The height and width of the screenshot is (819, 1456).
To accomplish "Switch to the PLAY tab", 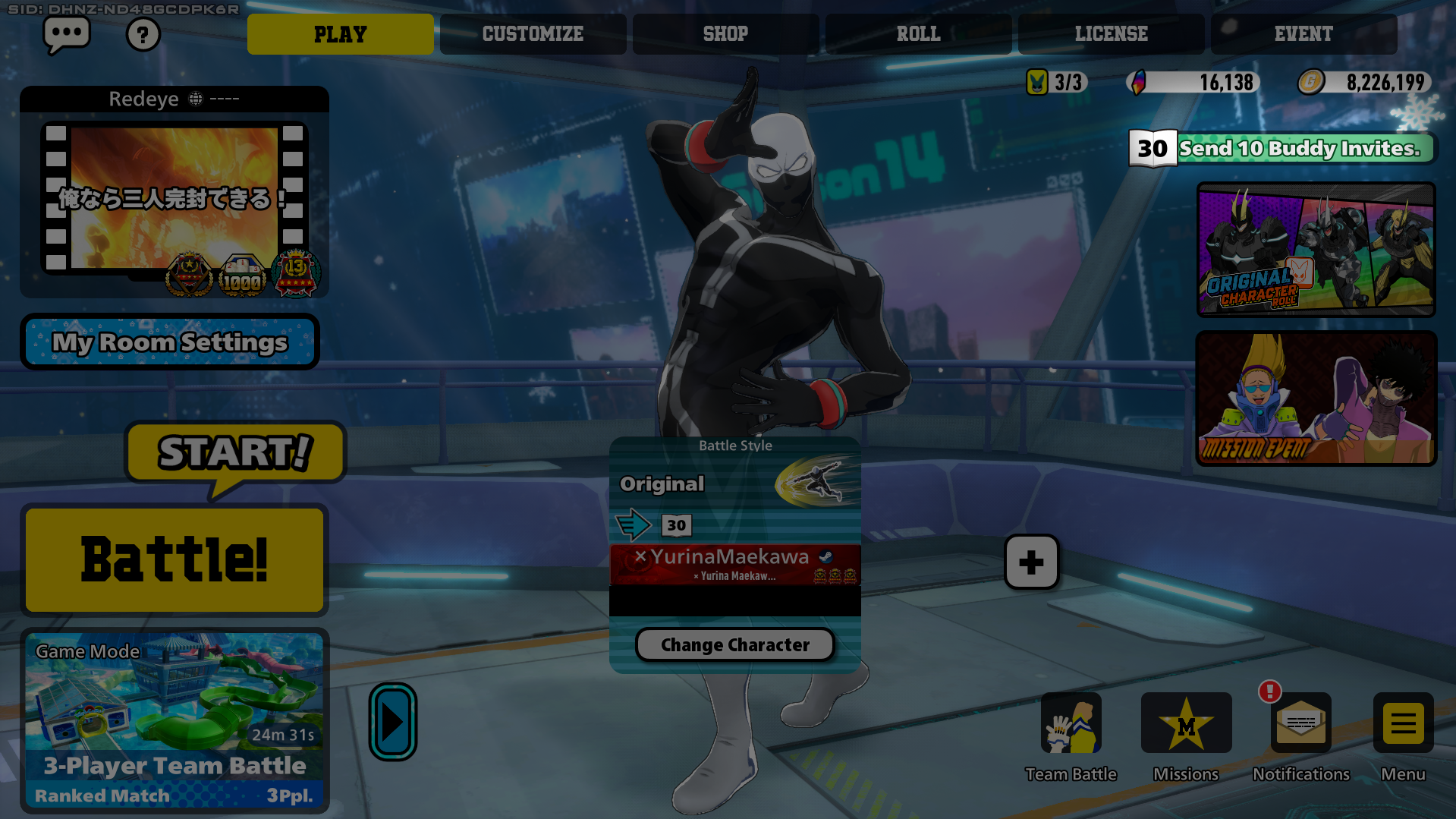I will (340, 34).
